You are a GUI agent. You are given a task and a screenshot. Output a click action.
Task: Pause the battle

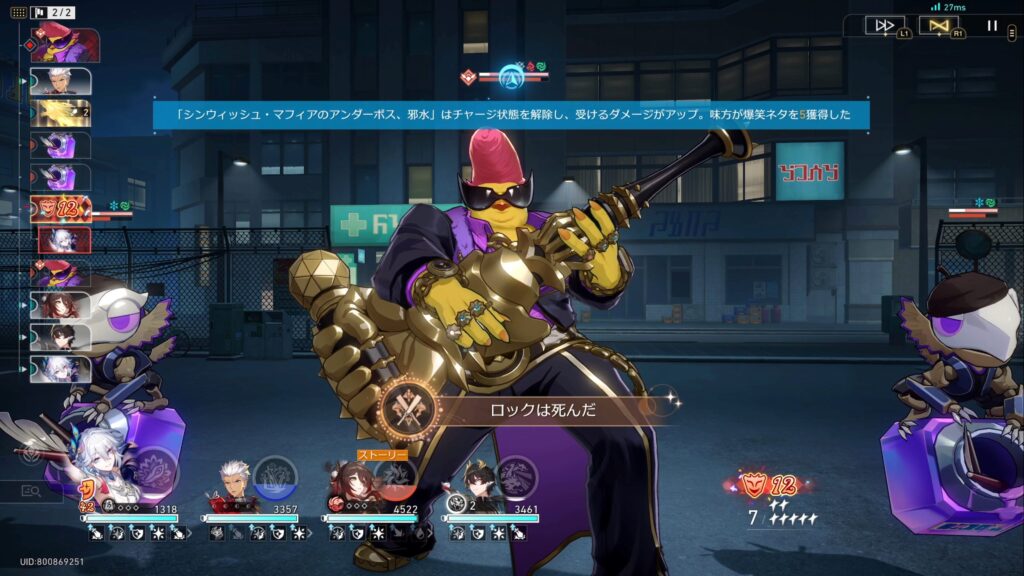992,26
